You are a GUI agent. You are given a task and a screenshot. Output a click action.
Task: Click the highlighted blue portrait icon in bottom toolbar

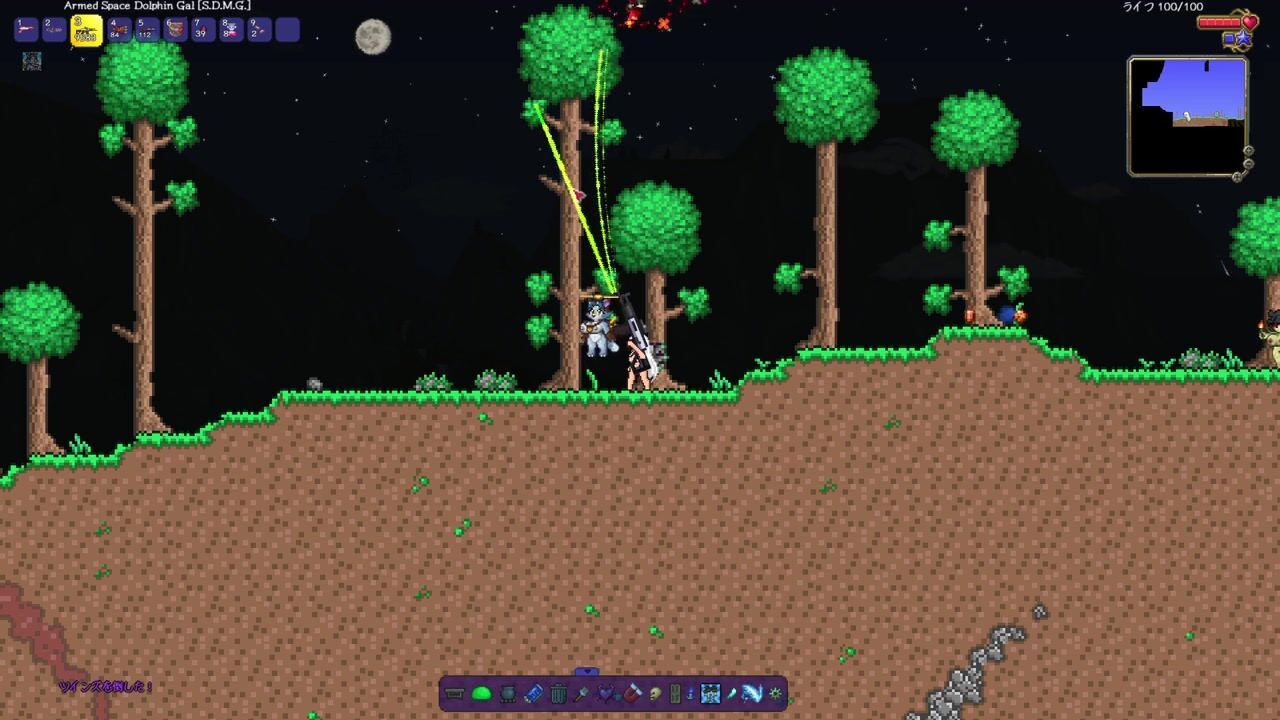710,694
